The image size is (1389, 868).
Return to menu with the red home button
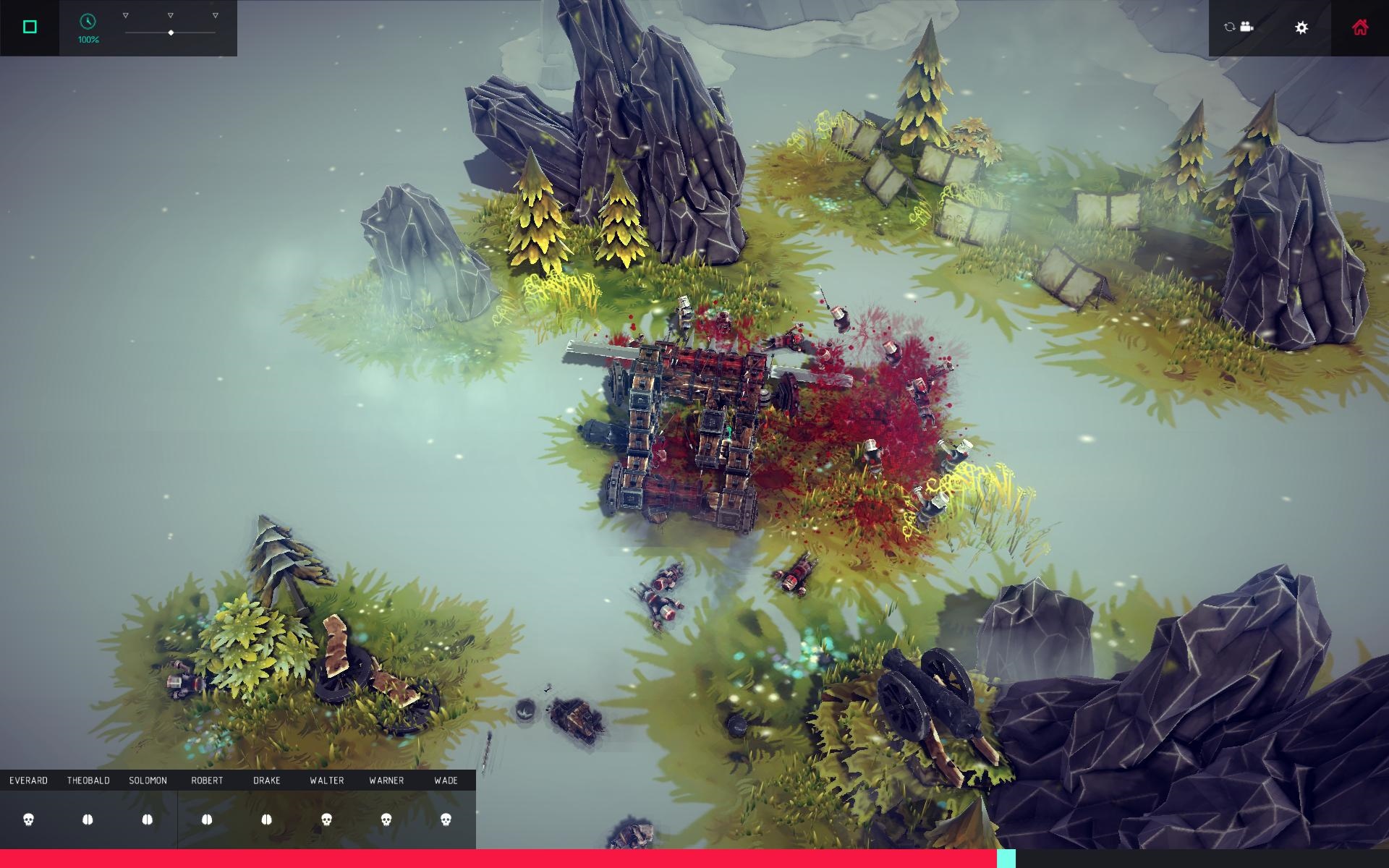[1360, 27]
